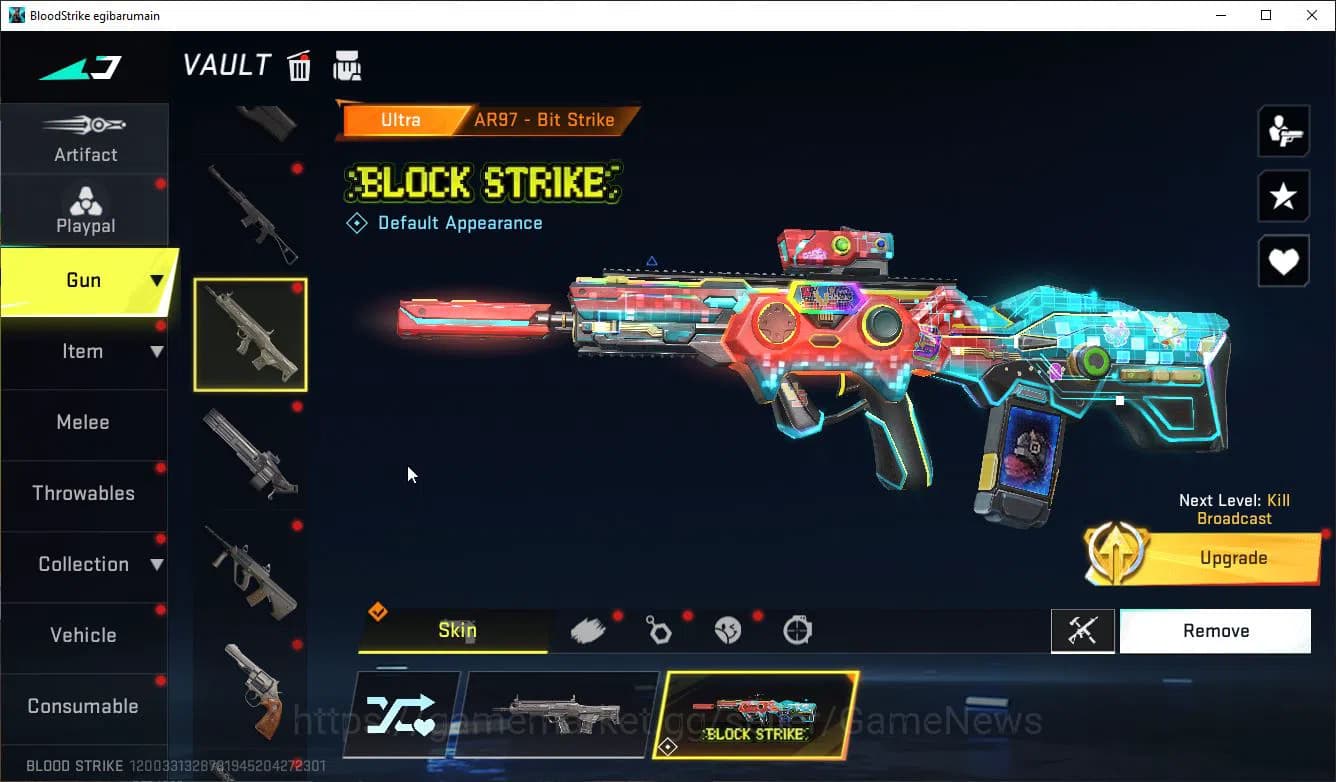
Task: Select the spray paint customization icon
Action: pyautogui.click(x=588, y=629)
